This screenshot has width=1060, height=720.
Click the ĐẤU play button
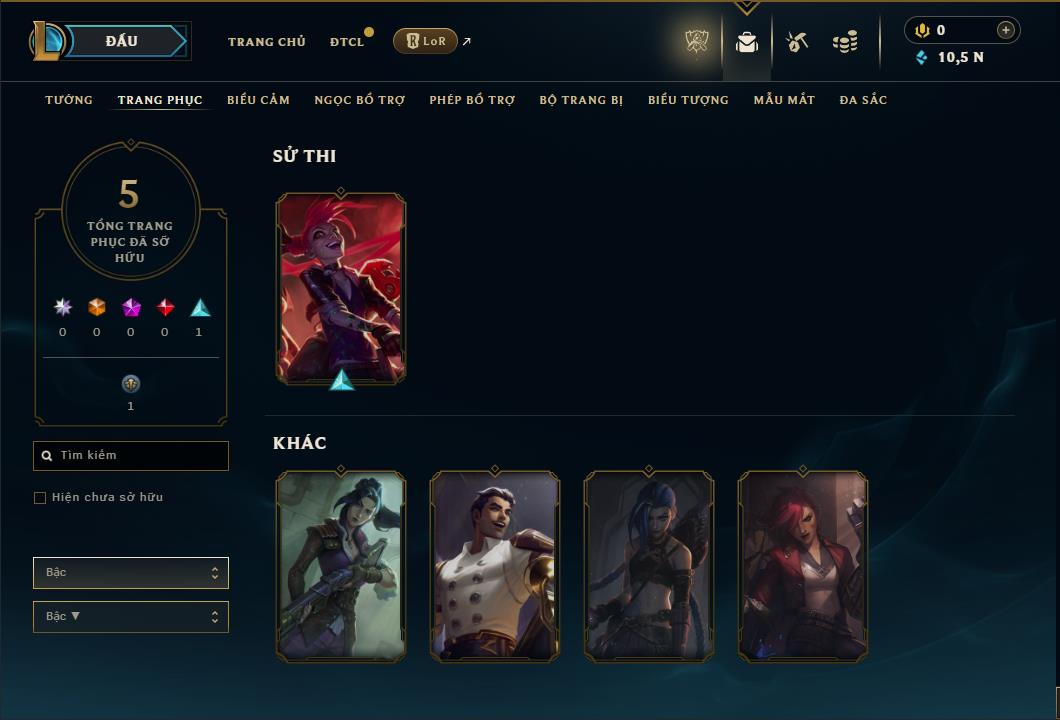(121, 41)
